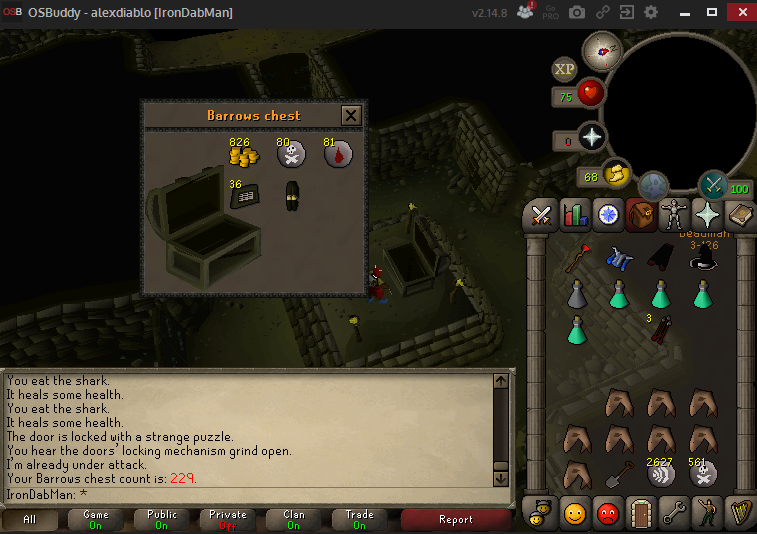Take a screenshot with OSBuddy camera icon
This screenshot has height=534, width=757.
(578, 13)
